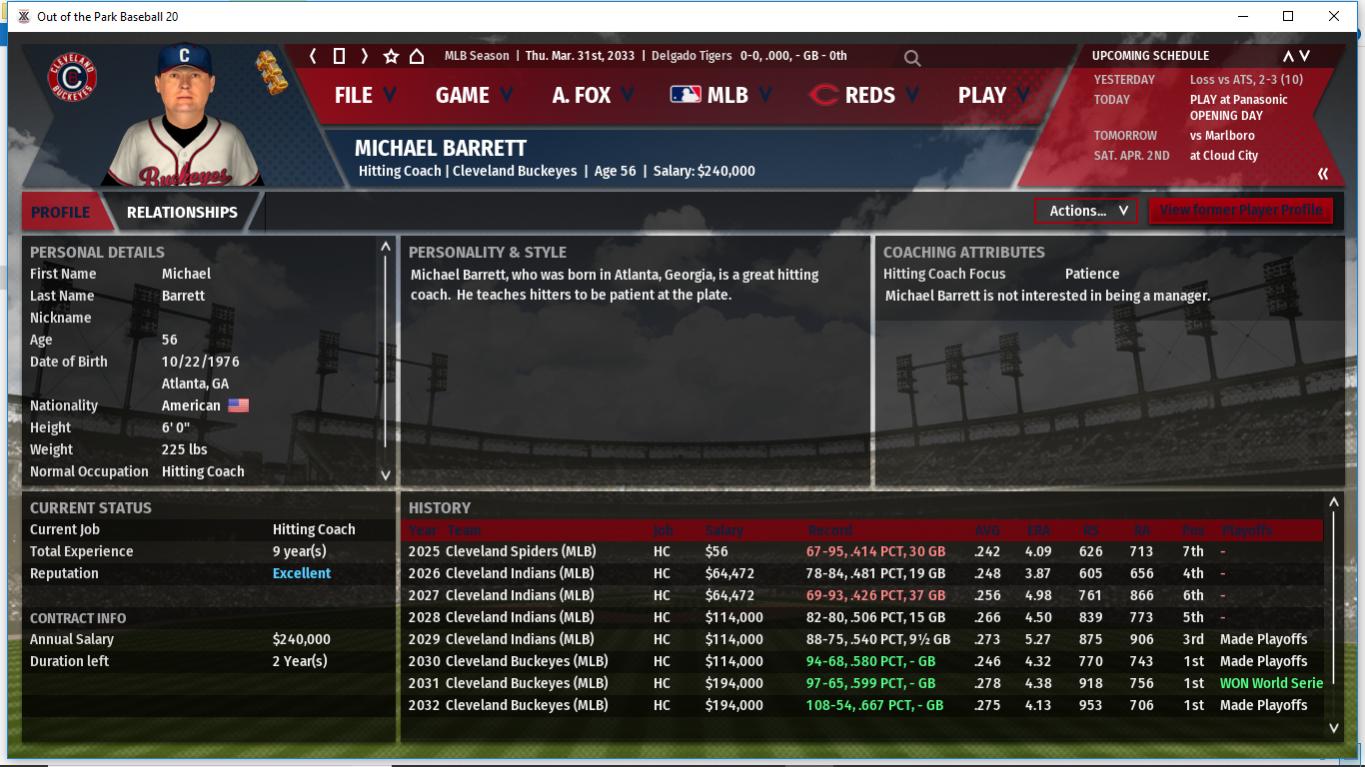Go to the home screen icon
This screenshot has height=767, width=1365.
point(417,56)
